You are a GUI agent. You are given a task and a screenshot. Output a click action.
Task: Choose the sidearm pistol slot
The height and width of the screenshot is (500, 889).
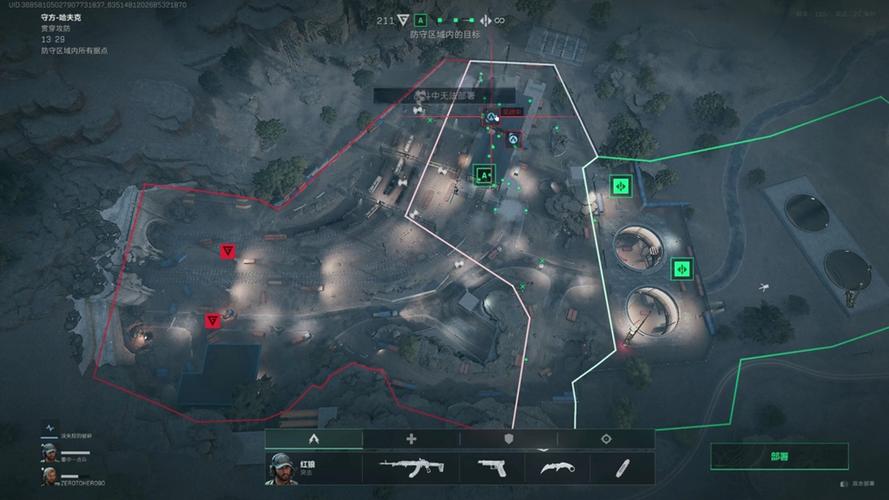point(490,467)
